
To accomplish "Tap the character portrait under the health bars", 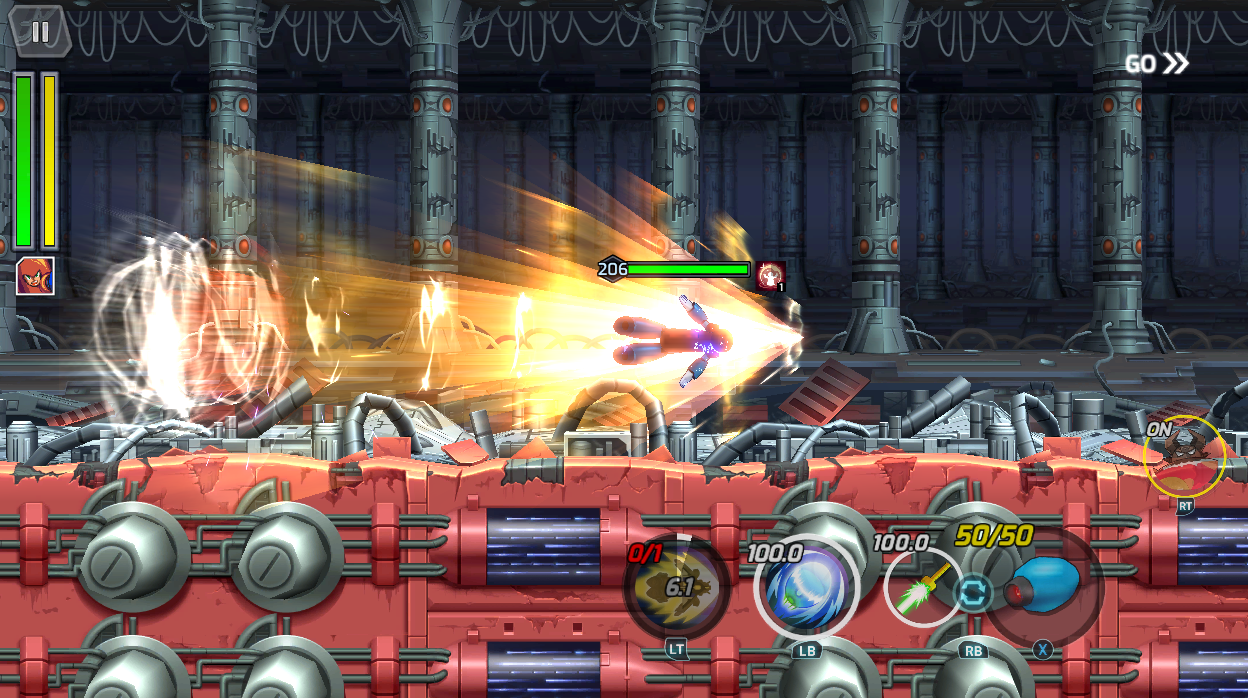I will pos(35,276).
